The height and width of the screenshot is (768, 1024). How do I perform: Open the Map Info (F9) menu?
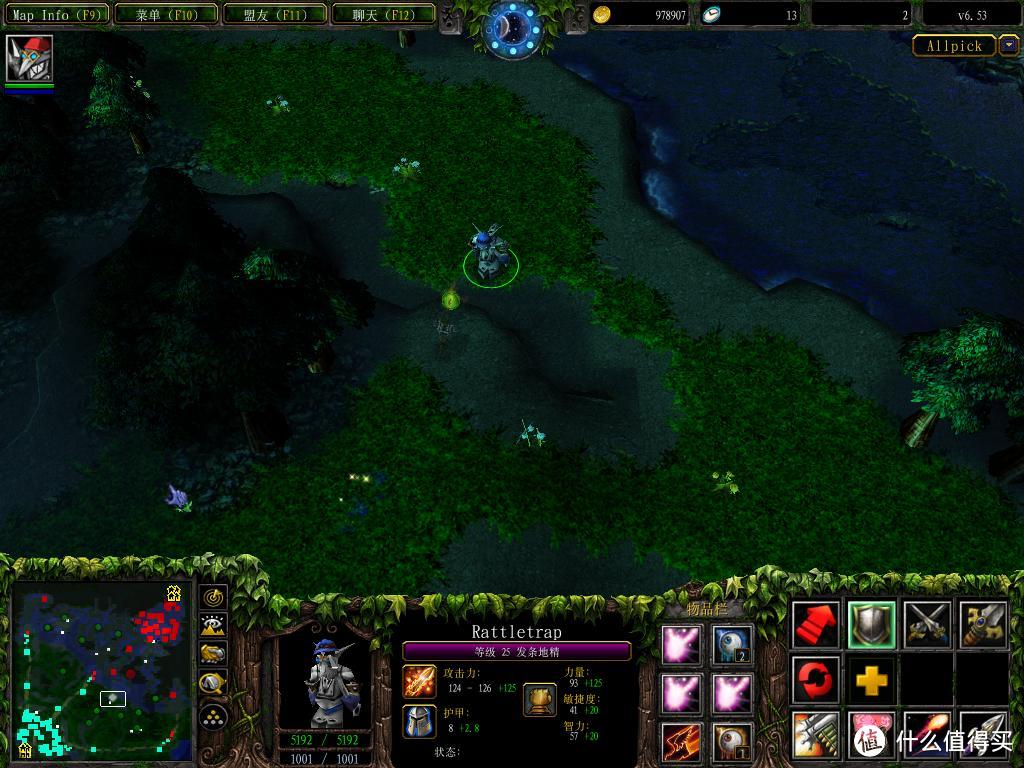tap(56, 15)
